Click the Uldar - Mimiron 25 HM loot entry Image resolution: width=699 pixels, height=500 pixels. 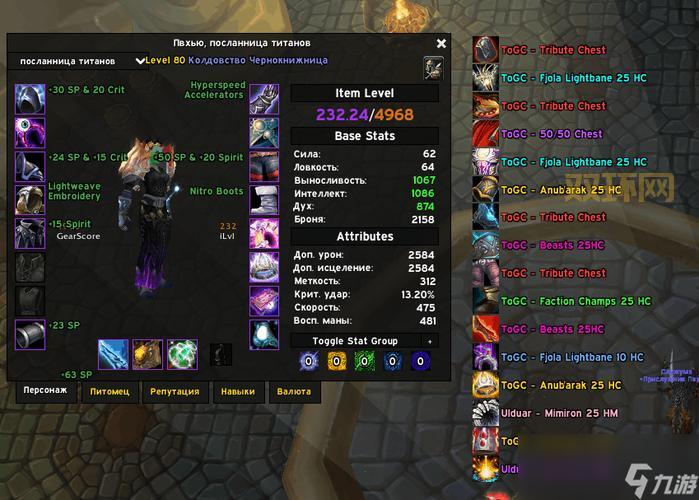[x=560, y=412]
